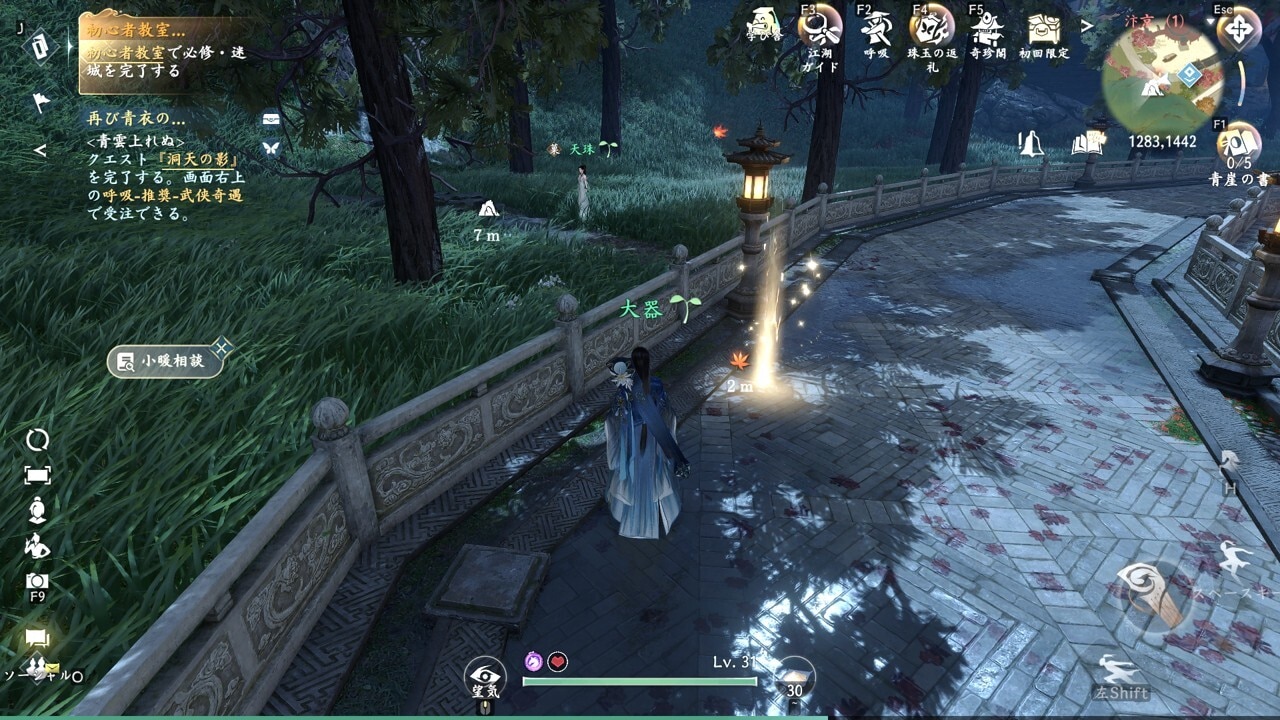Open the camera photo mode icon
This screenshot has height=720, width=1280.
(37, 581)
